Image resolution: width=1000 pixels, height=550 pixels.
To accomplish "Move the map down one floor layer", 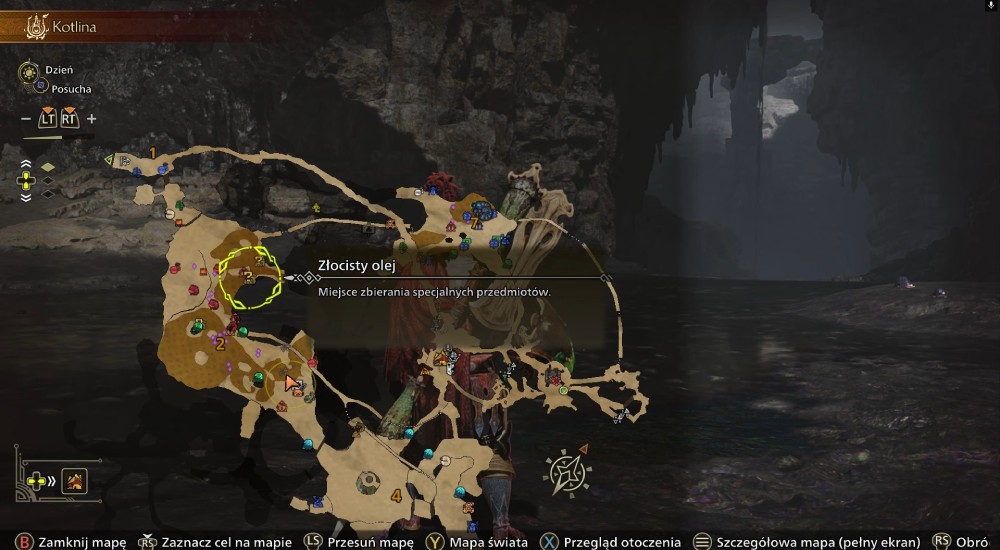I will pyautogui.click(x=27, y=197).
